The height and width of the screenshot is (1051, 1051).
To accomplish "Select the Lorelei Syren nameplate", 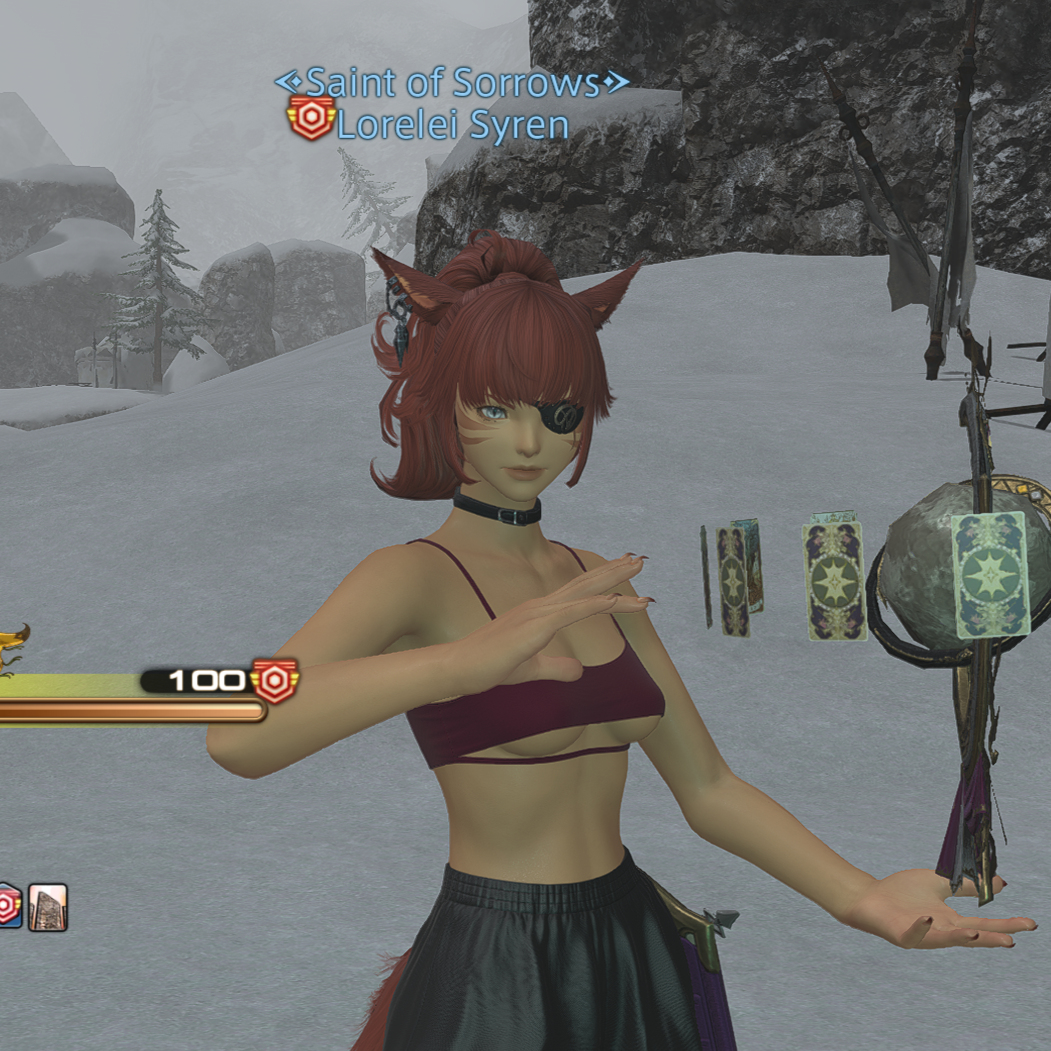I will [x=452, y=125].
